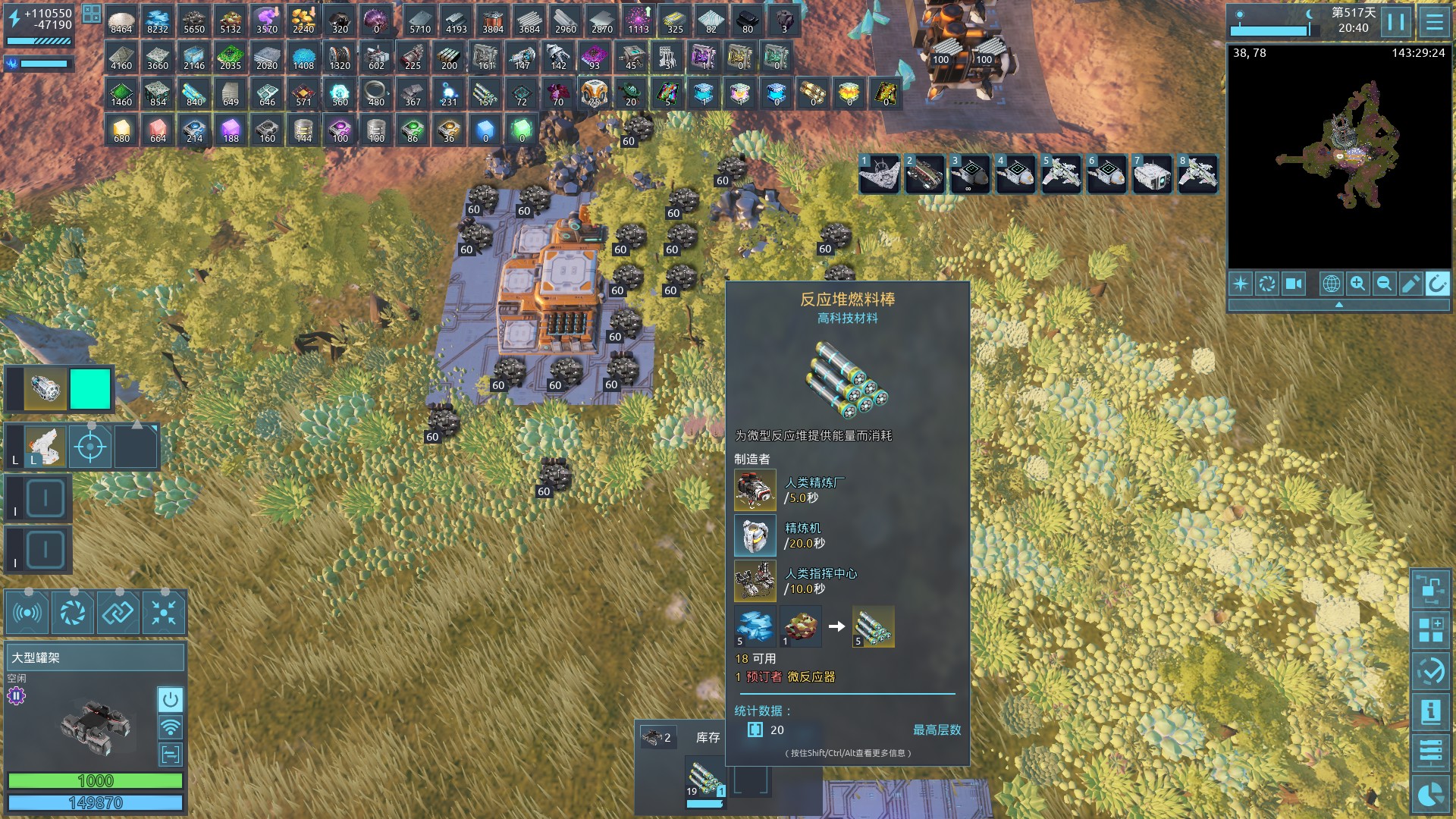Screen dimensions: 1456x819
Task: Expand the arrow bar beneath the minimap
Action: tap(1339, 305)
